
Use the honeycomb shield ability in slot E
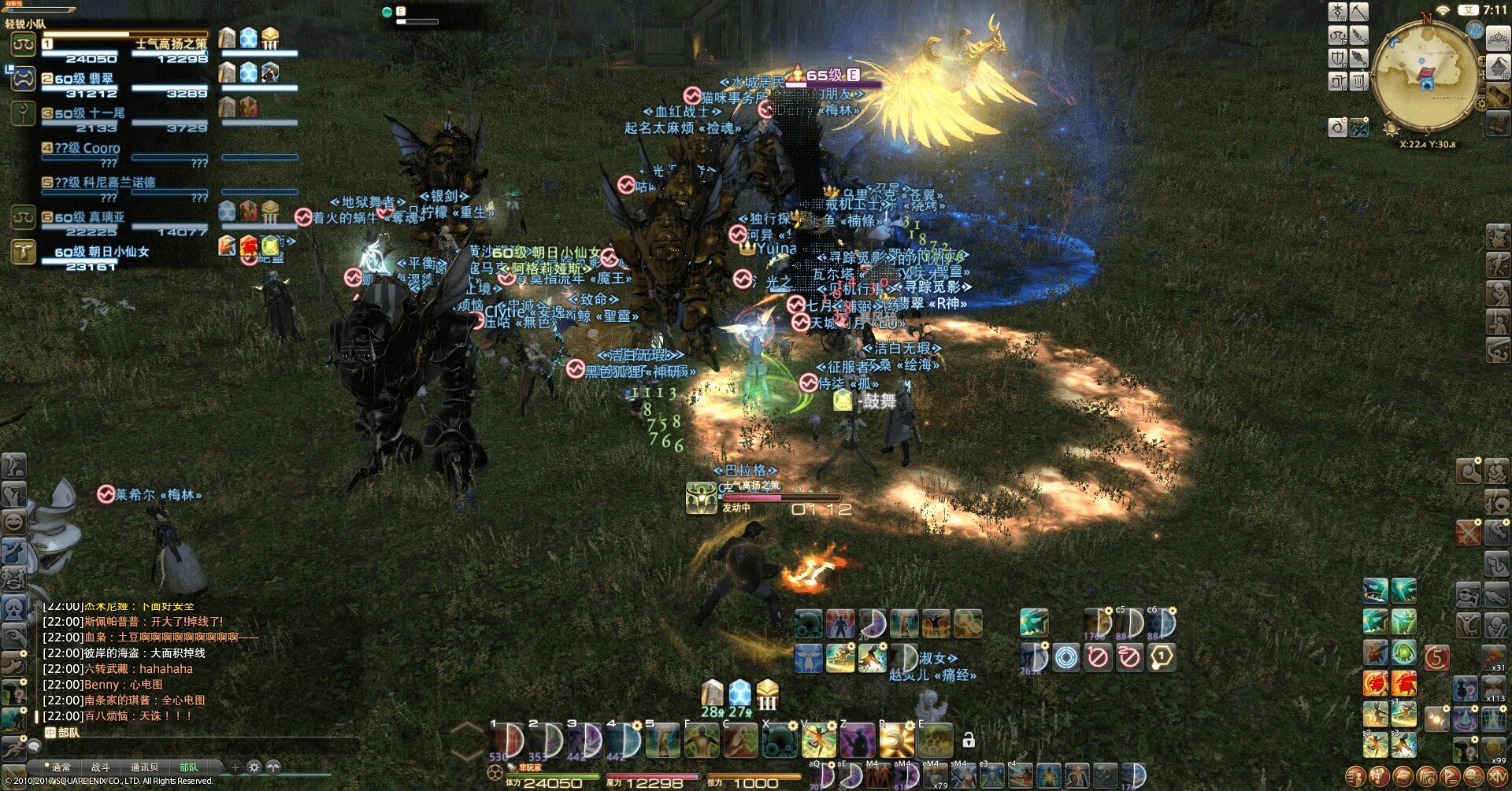coord(936,741)
